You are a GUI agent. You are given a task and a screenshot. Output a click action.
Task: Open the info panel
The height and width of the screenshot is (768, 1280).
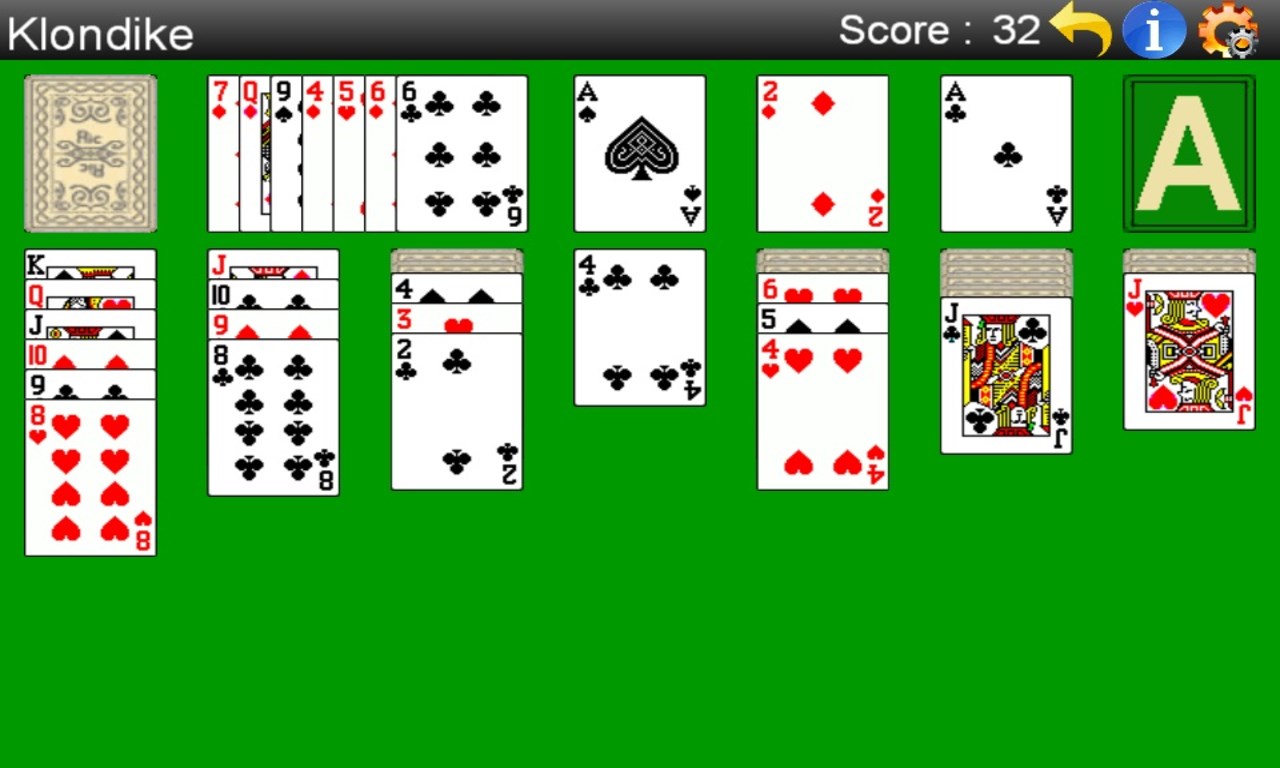1155,29
